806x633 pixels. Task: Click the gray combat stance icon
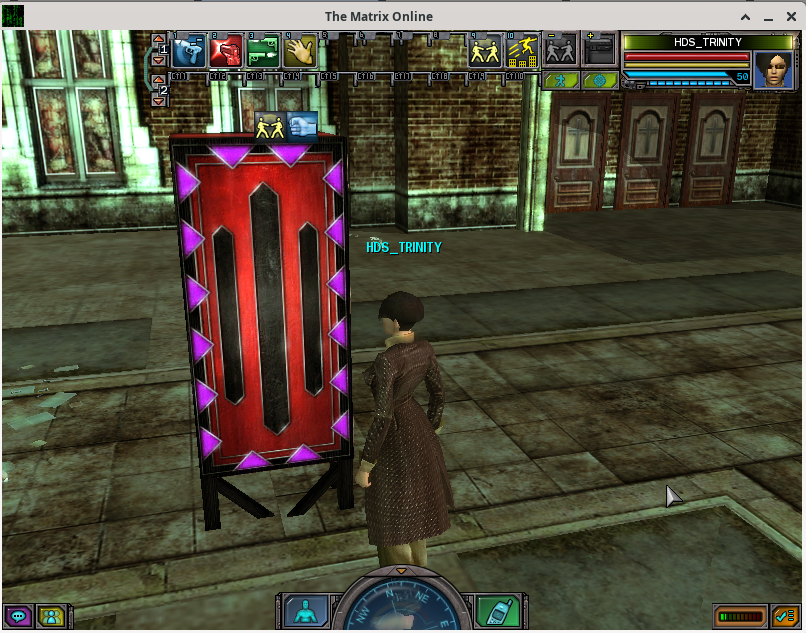coord(559,52)
